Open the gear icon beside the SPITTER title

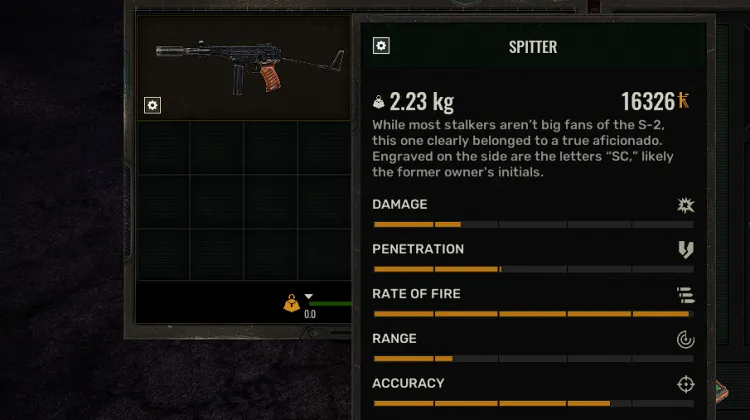pyautogui.click(x=381, y=46)
